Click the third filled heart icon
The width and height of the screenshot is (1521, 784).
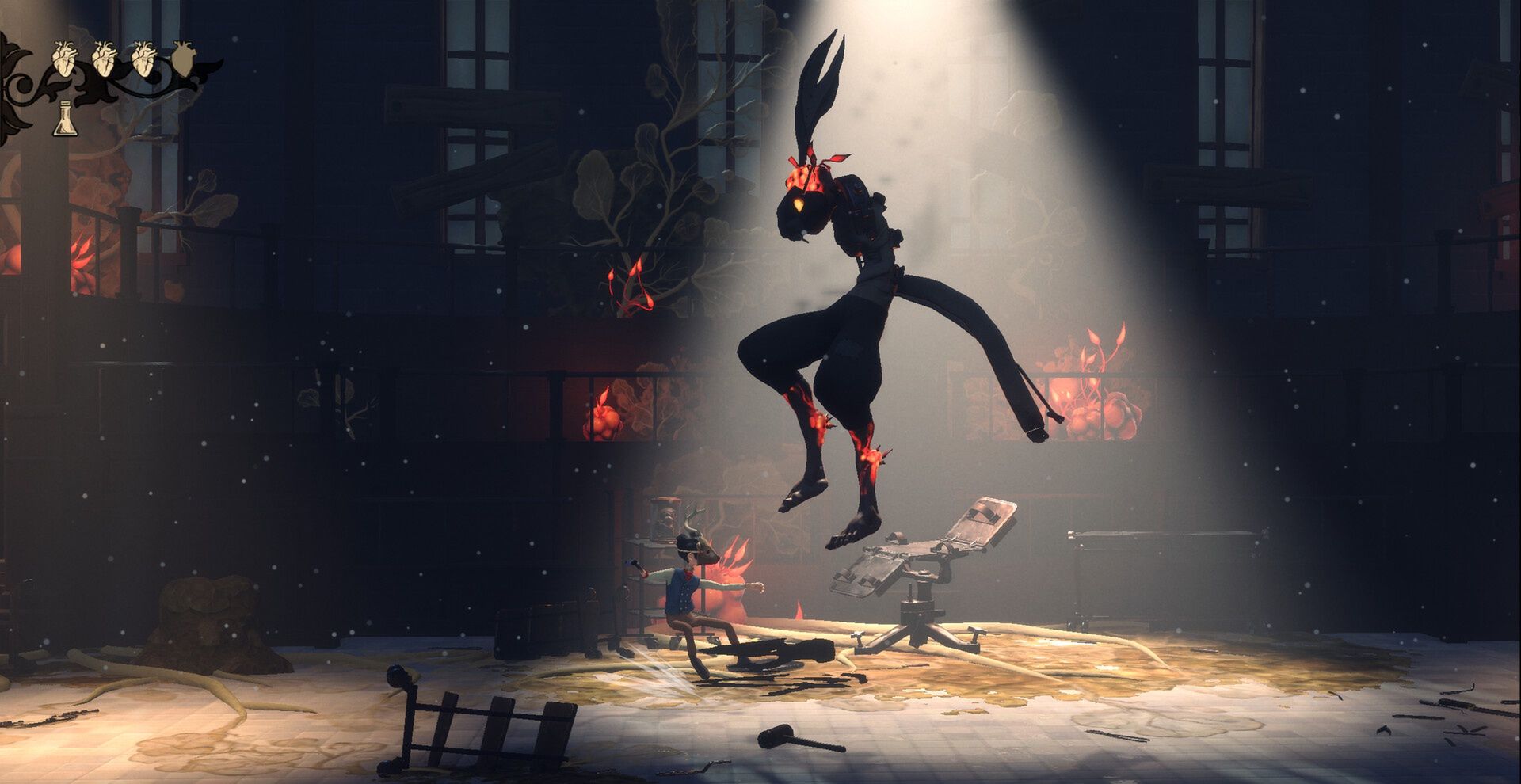(x=144, y=58)
